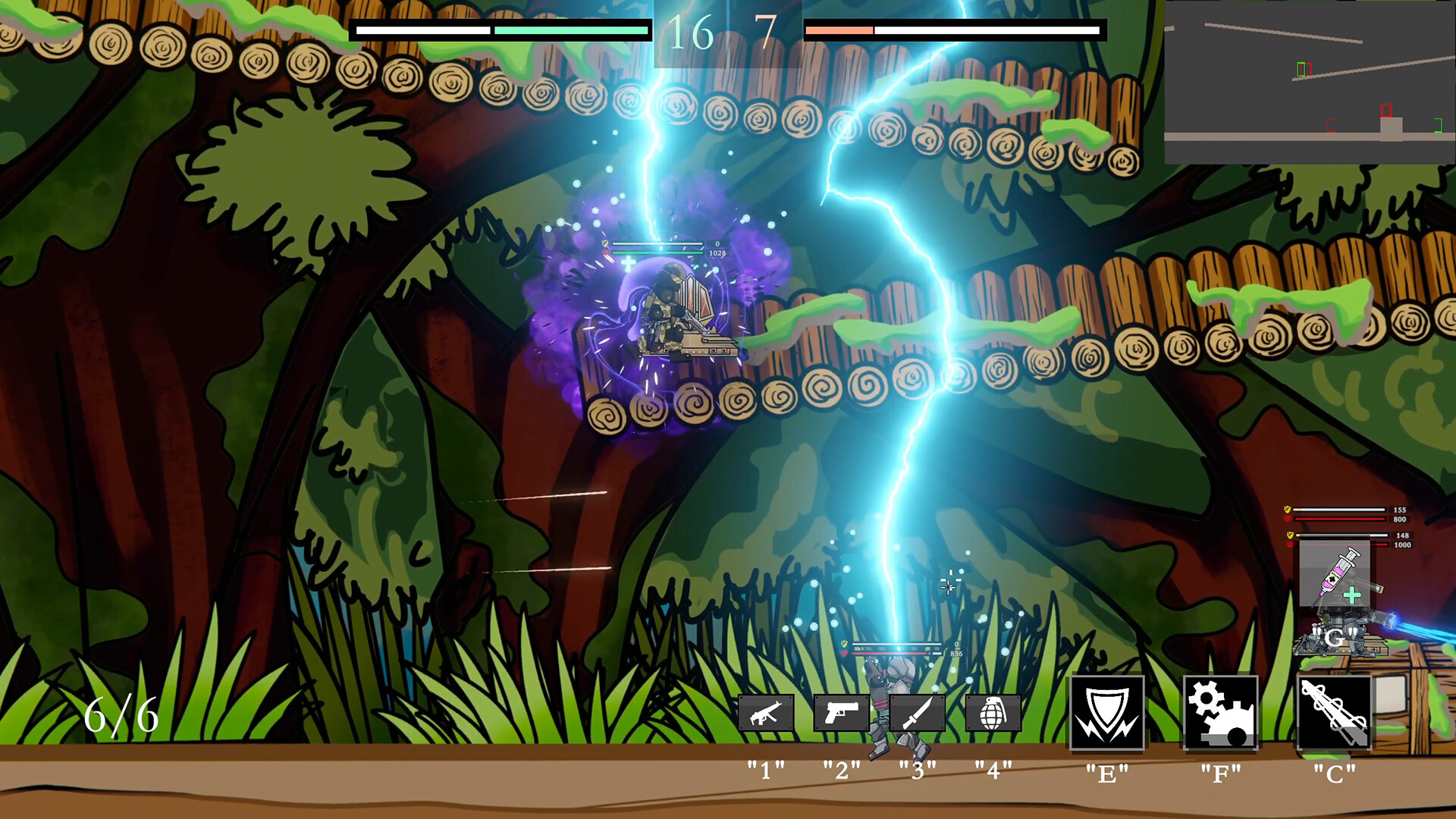This screenshot has height=819, width=1456.
Task: Click the score number 16 at the top
Action: (691, 32)
